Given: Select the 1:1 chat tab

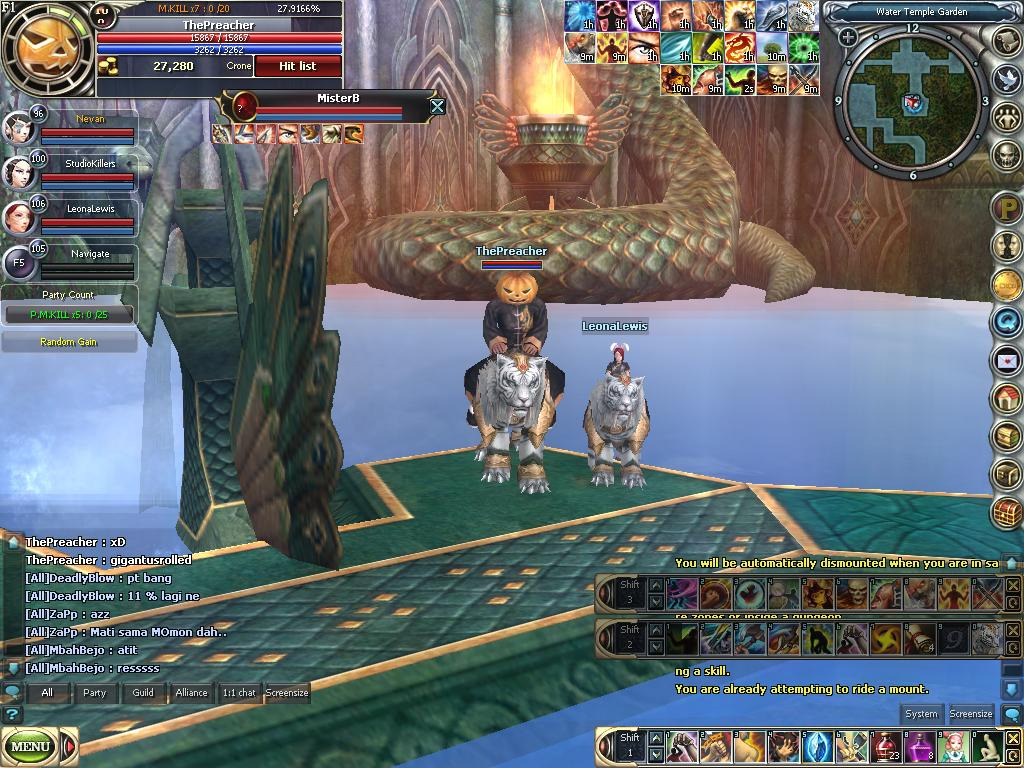Looking at the screenshot, I should (x=239, y=692).
